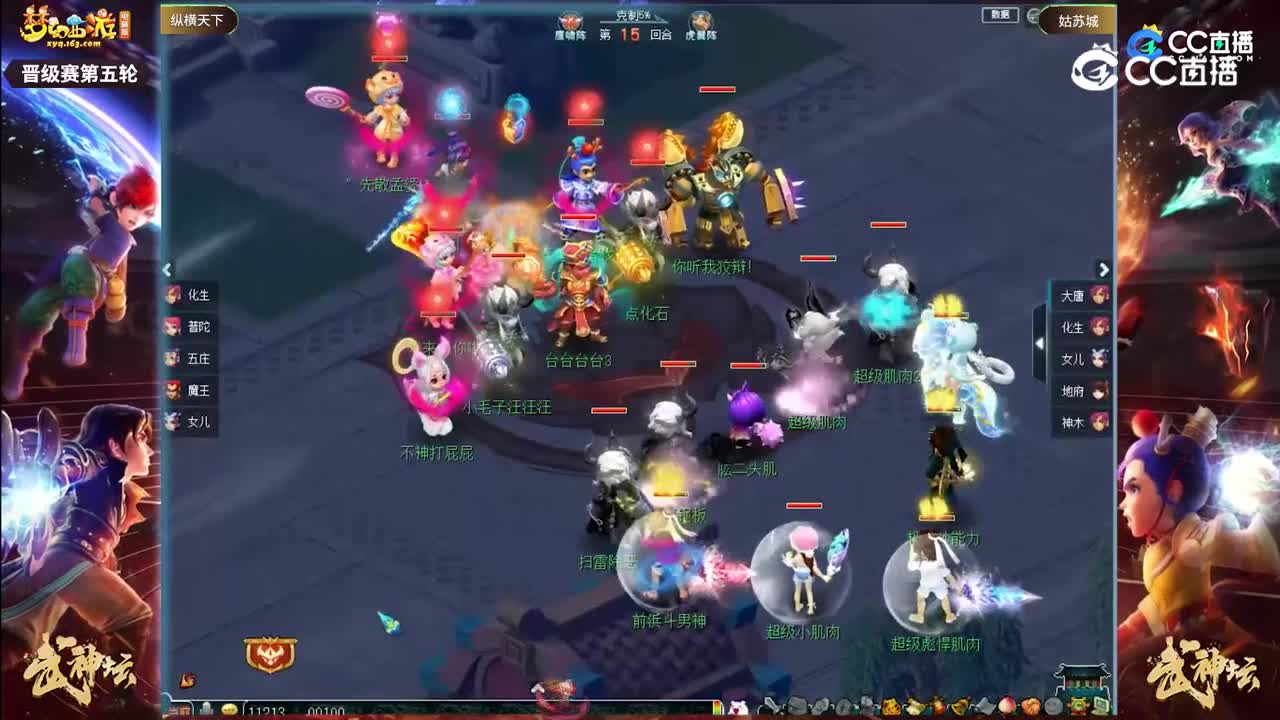1280x720 pixels.
Task: Open the pavilion building icon at bottom right
Action: [x=1081, y=678]
